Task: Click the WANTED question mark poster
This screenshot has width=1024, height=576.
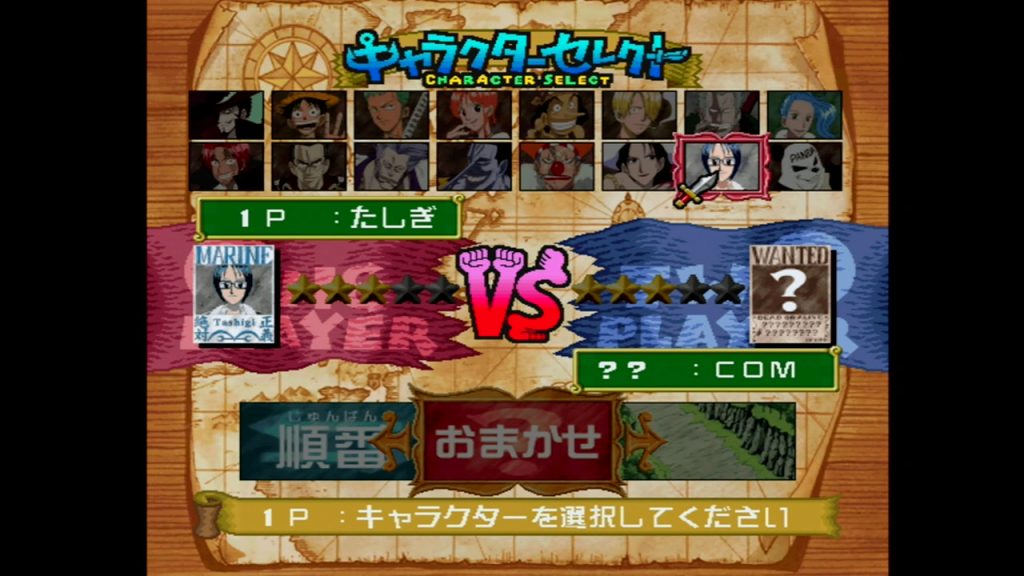Action: 790,295
